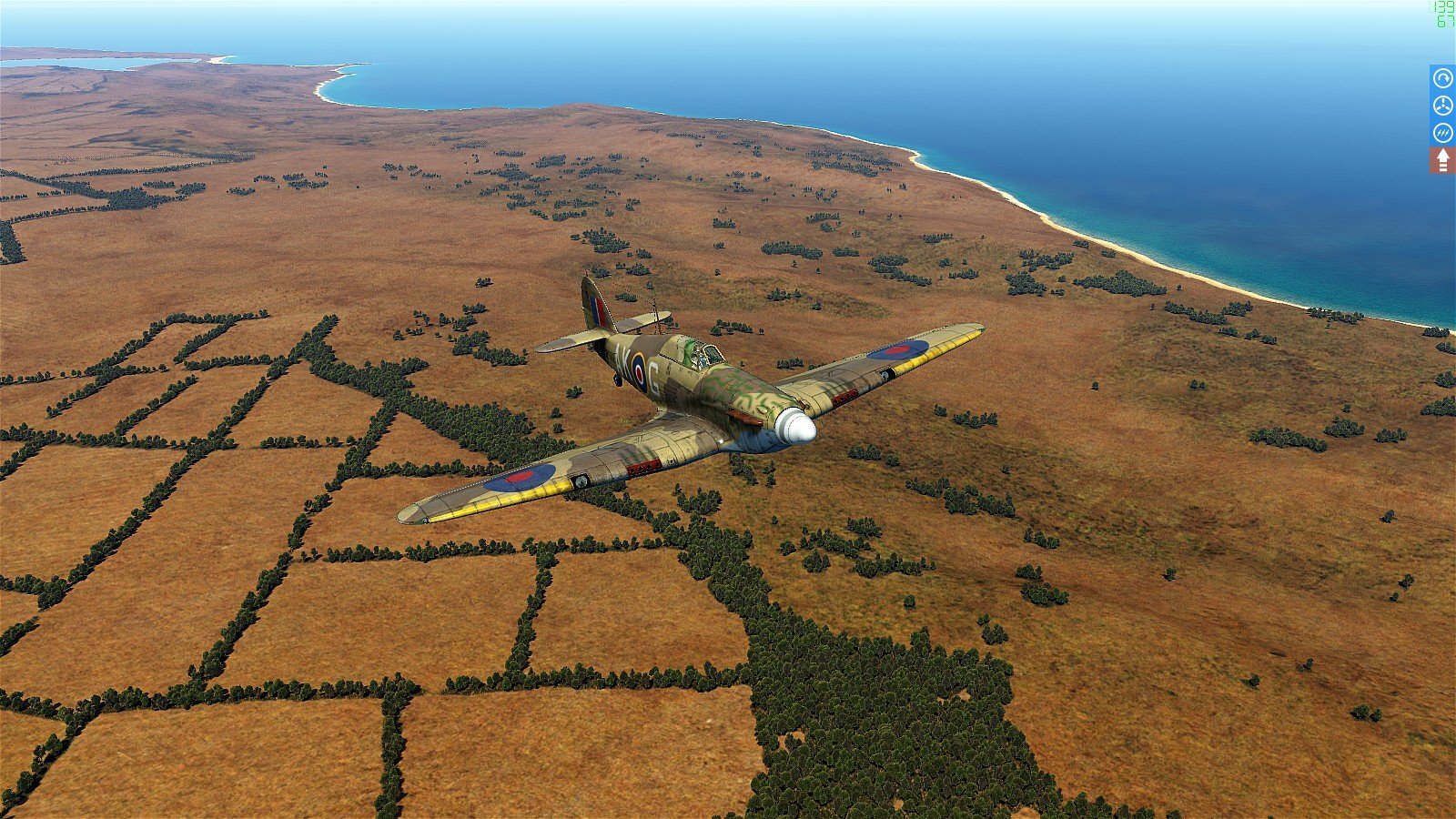Click the circular arrow icon
The height and width of the screenshot is (819, 1456).
[x=1442, y=78]
